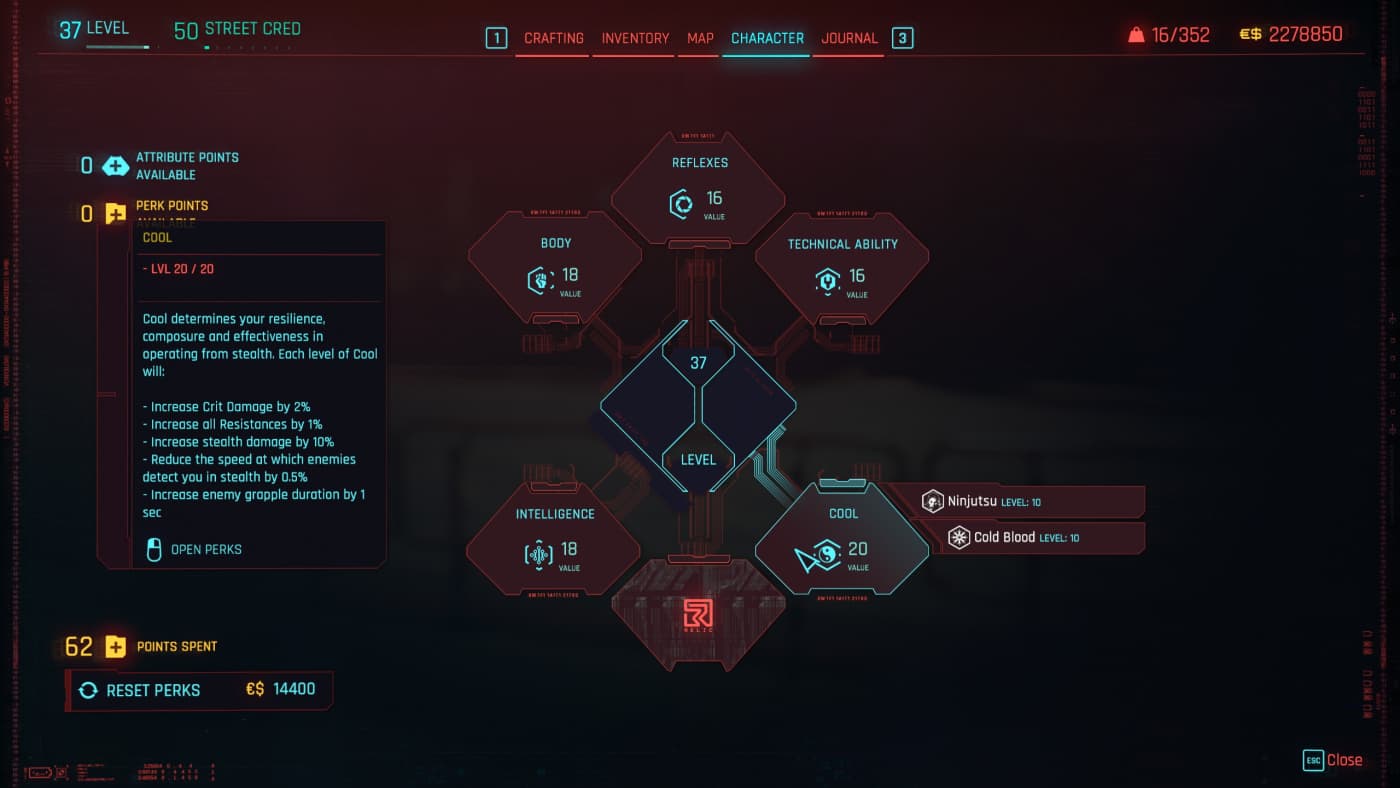1400x788 pixels.
Task: Open the Inventory tab
Action: click(x=635, y=38)
